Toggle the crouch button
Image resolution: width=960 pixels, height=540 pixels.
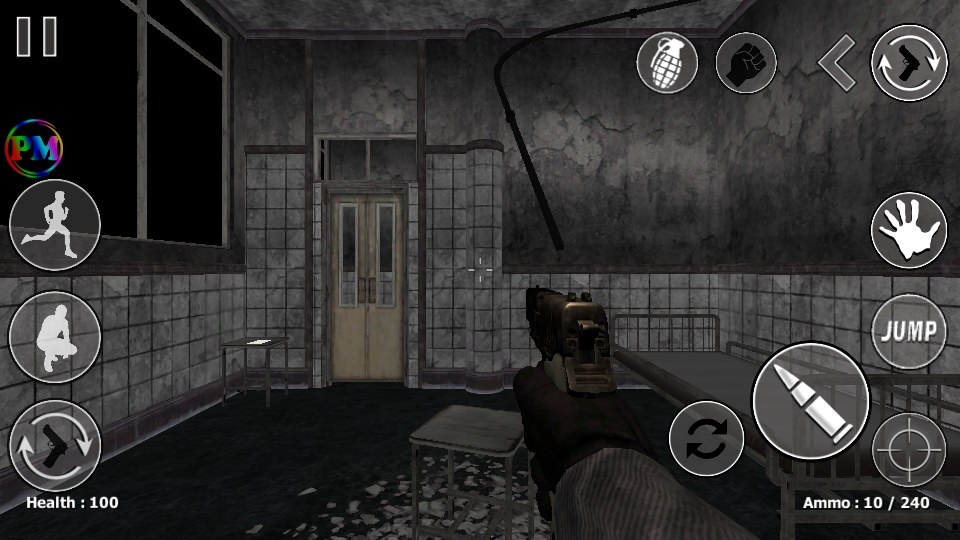pyautogui.click(x=55, y=337)
